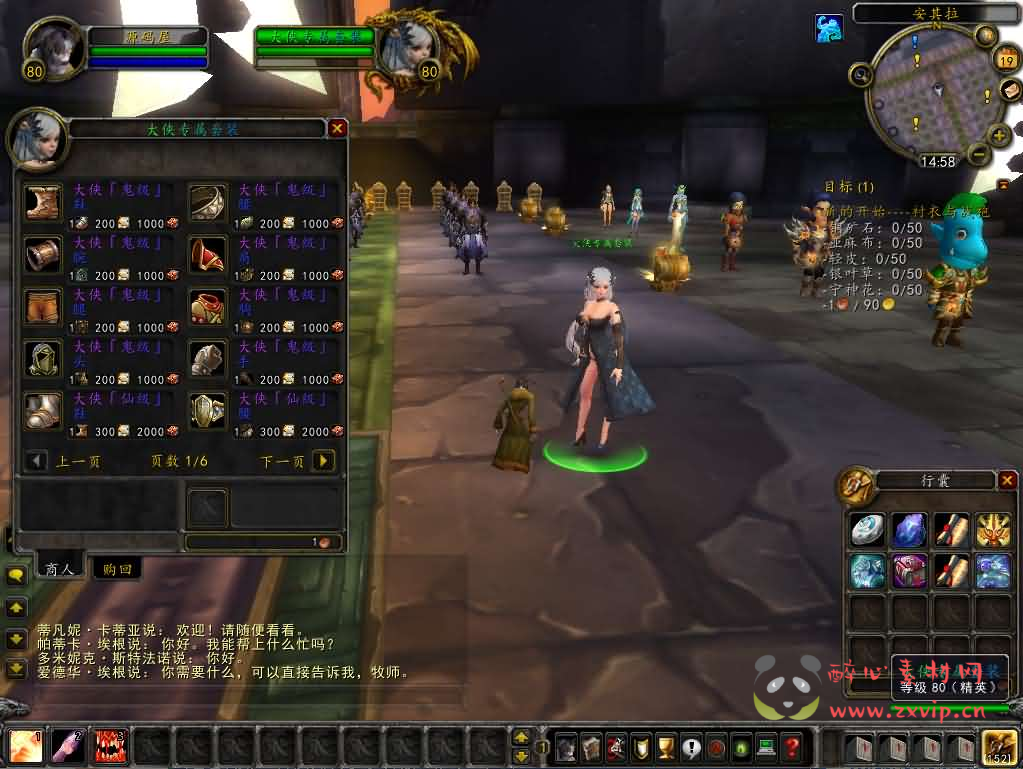Zoom out the minimap

(x=979, y=155)
